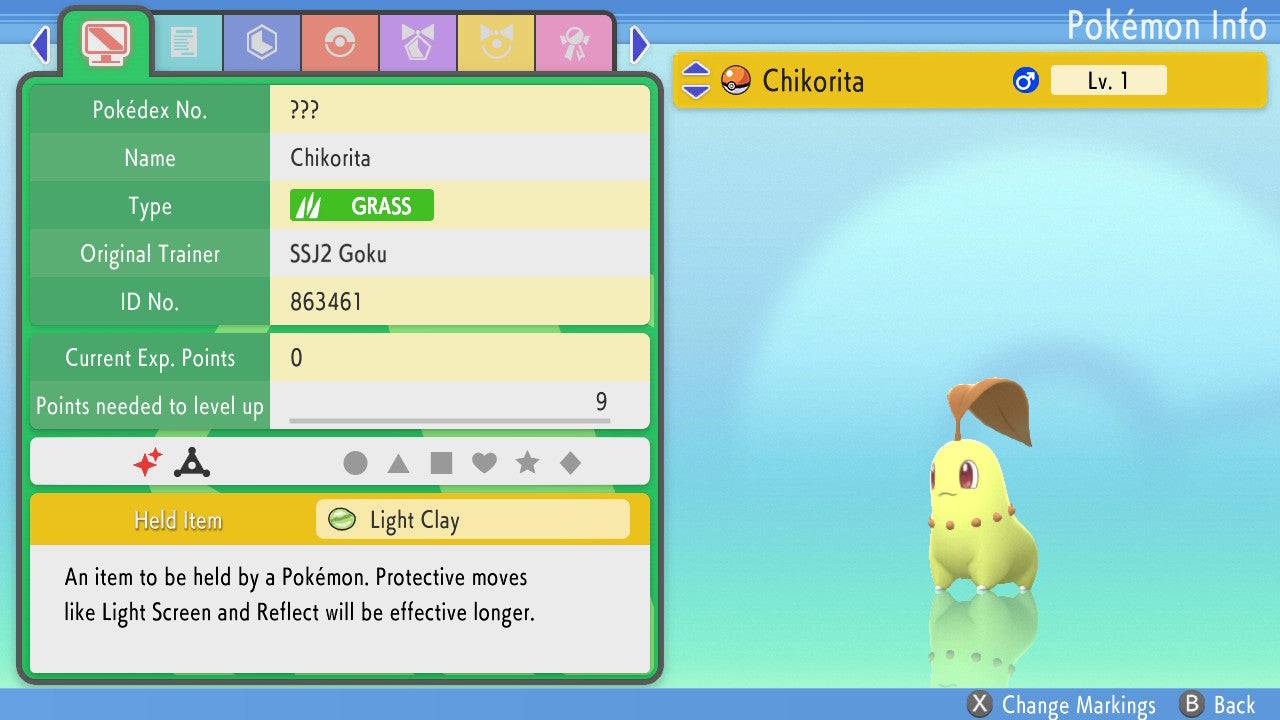Viewport: 1280px width, 720px height.
Task: Select the yellow bow contest moves tab
Action: click(496, 43)
